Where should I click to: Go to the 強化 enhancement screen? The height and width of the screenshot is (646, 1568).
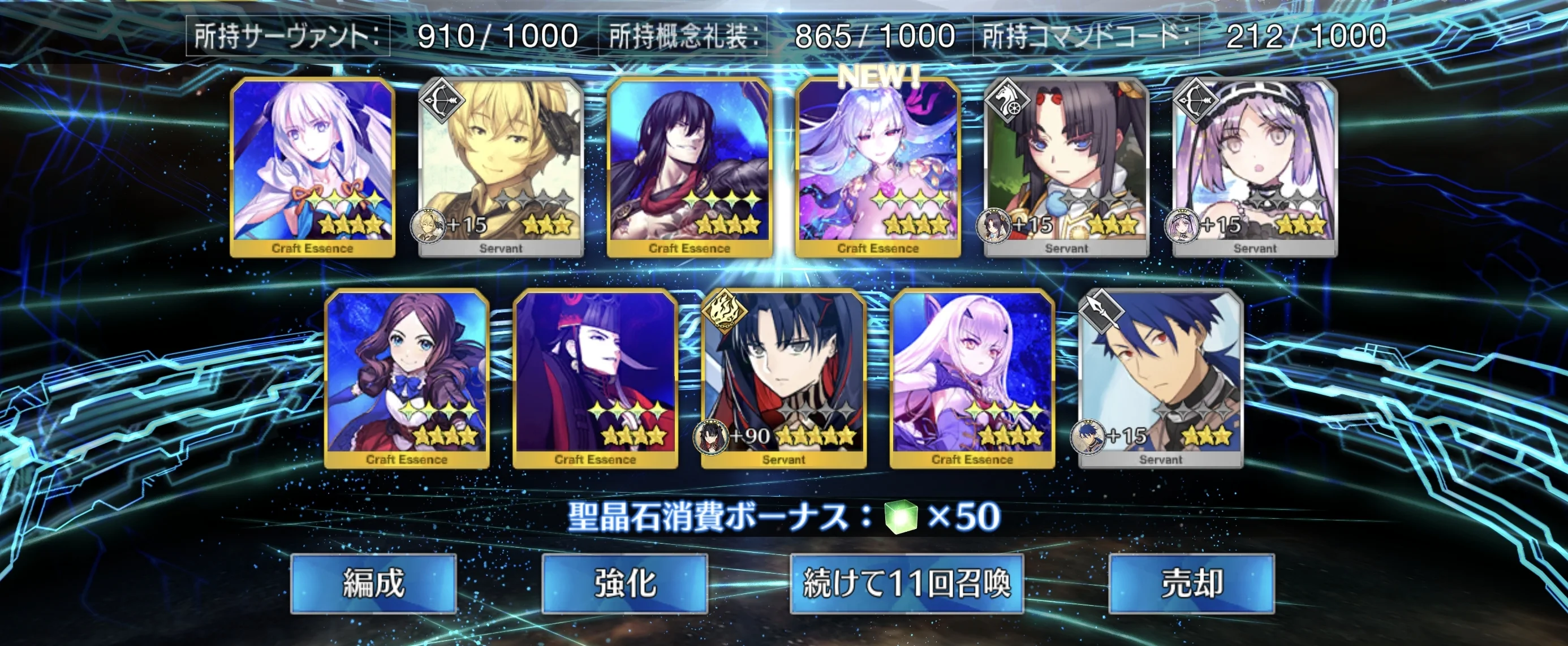click(624, 583)
